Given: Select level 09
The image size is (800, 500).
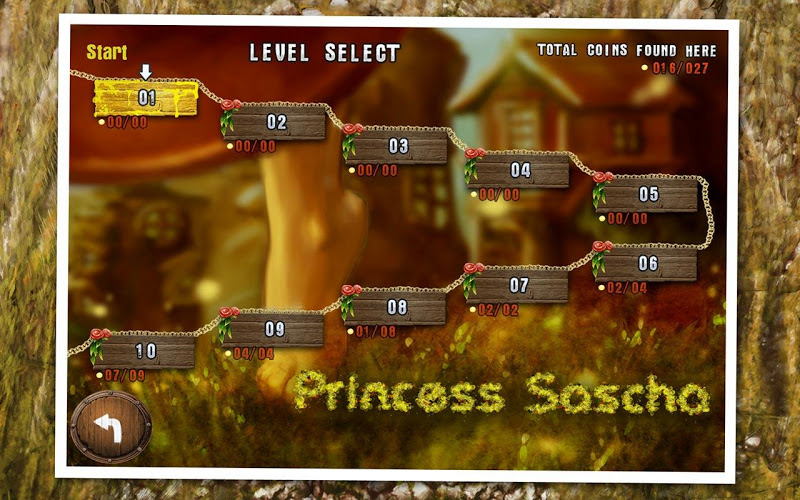Looking at the screenshot, I should pyautogui.click(x=275, y=330).
